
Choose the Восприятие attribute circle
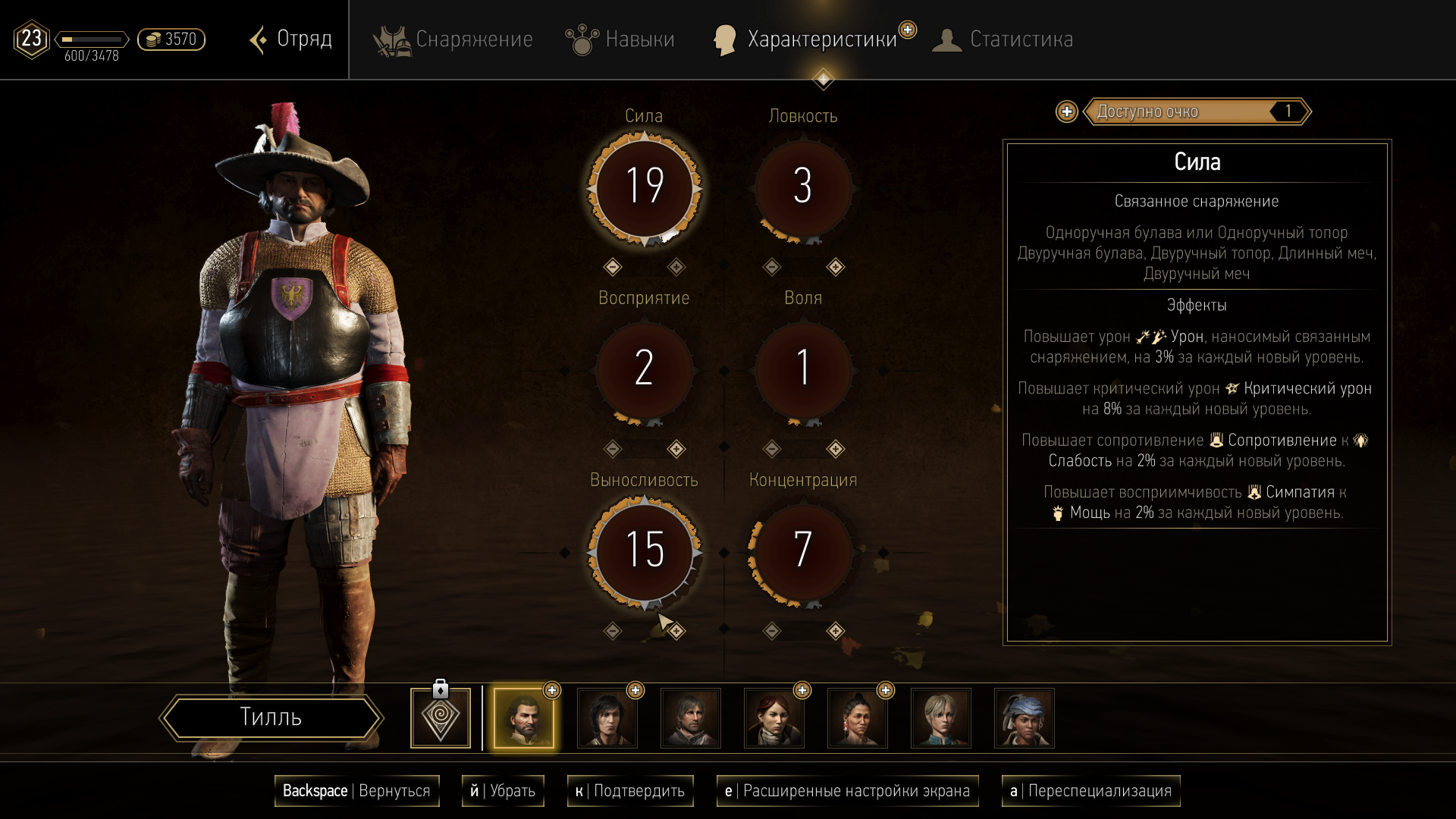645,369
